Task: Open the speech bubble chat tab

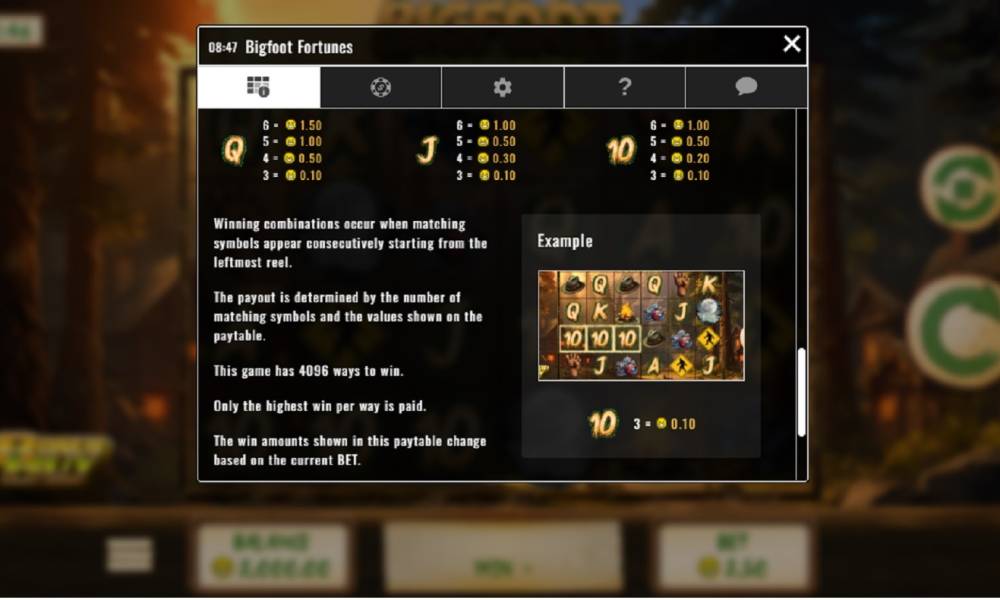Action: coord(746,87)
